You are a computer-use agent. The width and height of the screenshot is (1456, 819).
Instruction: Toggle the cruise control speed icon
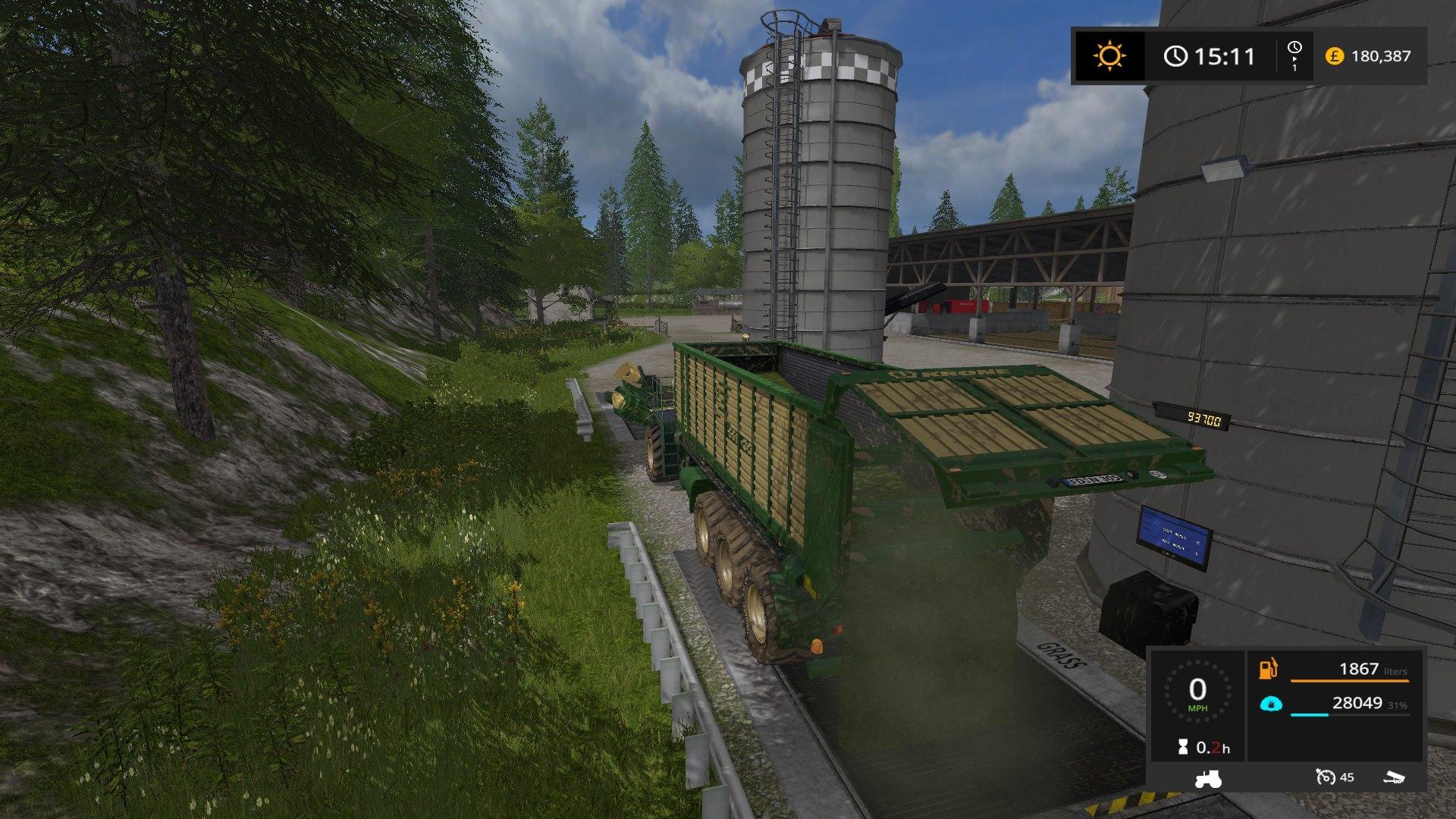tap(1326, 777)
